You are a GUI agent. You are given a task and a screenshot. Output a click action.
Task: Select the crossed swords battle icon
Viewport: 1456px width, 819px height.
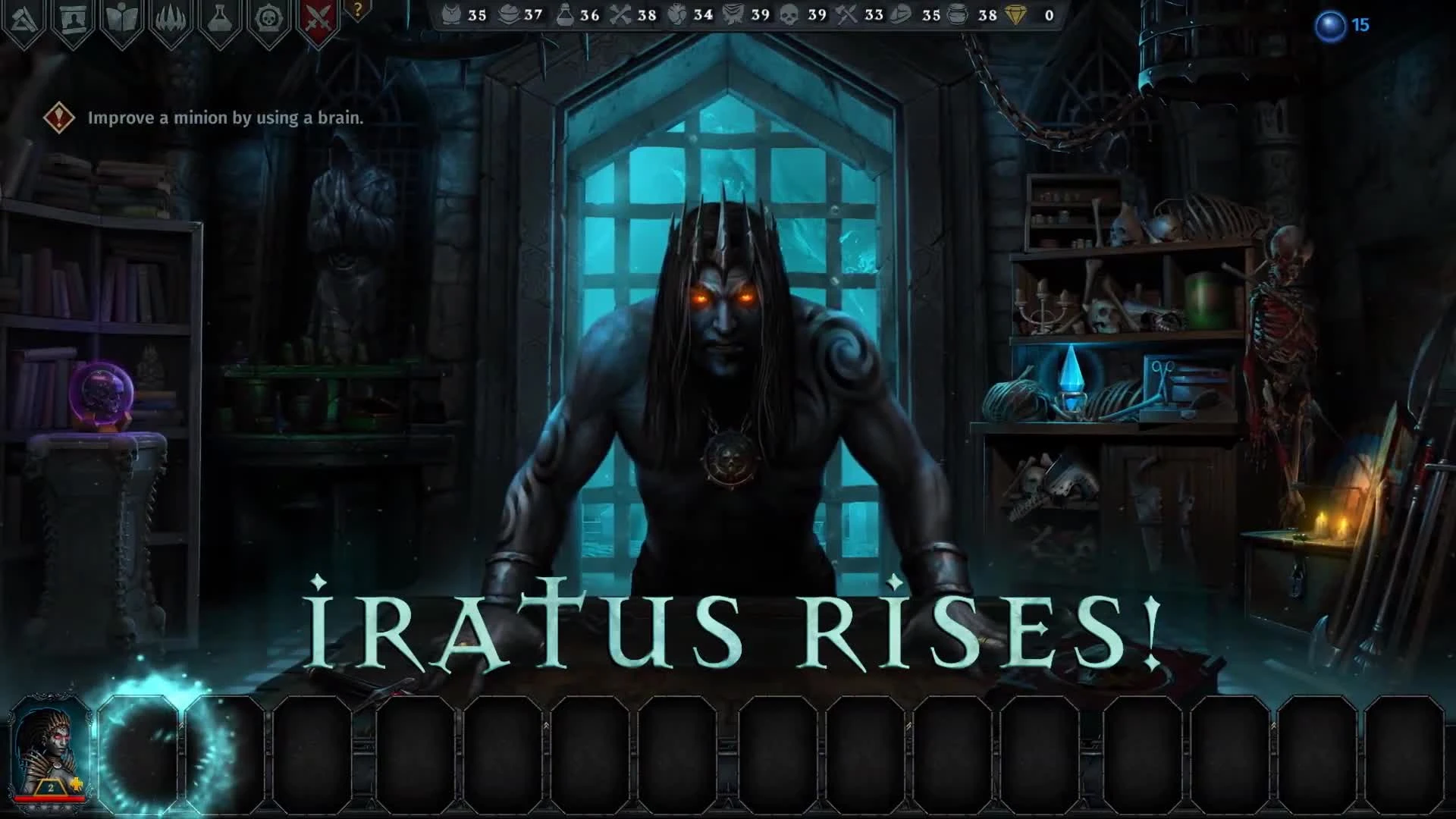318,15
